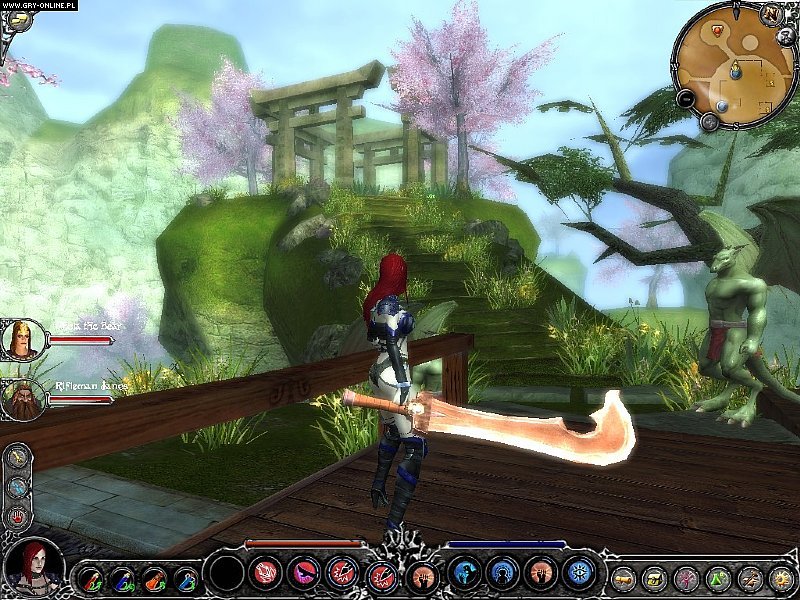Click the yellow icon in the top-left corner

click(x=17, y=19)
